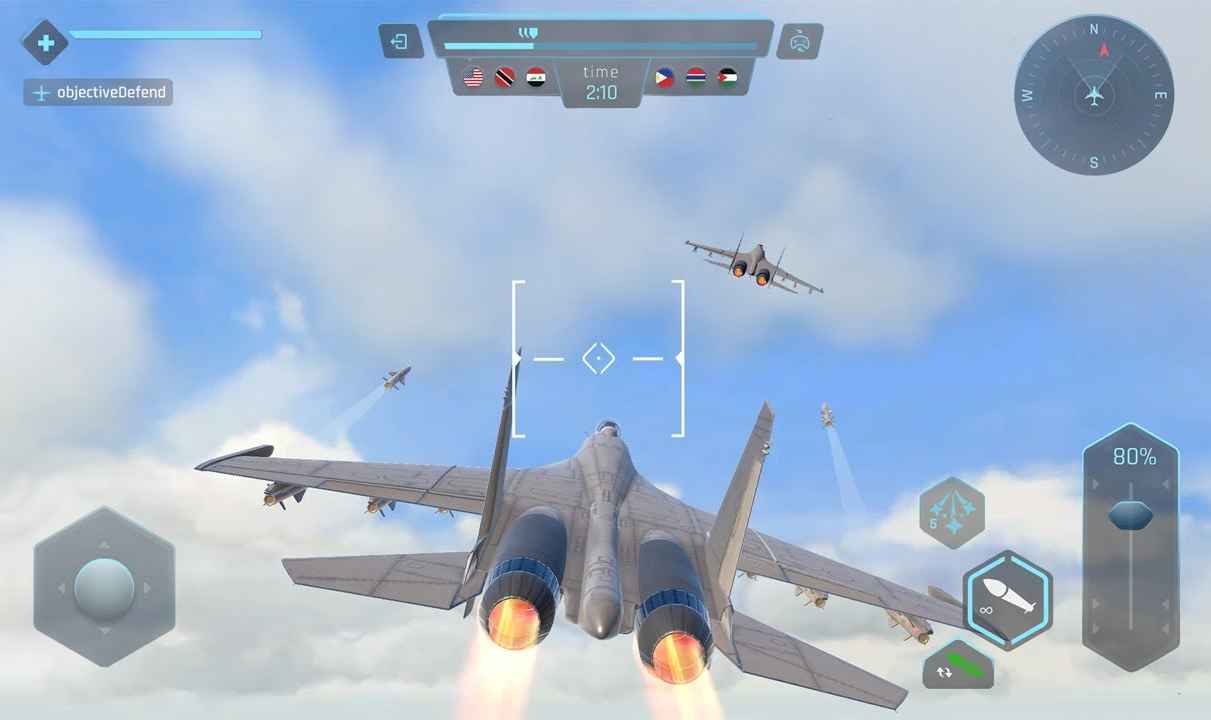Select the Philippines flag player

665,77
